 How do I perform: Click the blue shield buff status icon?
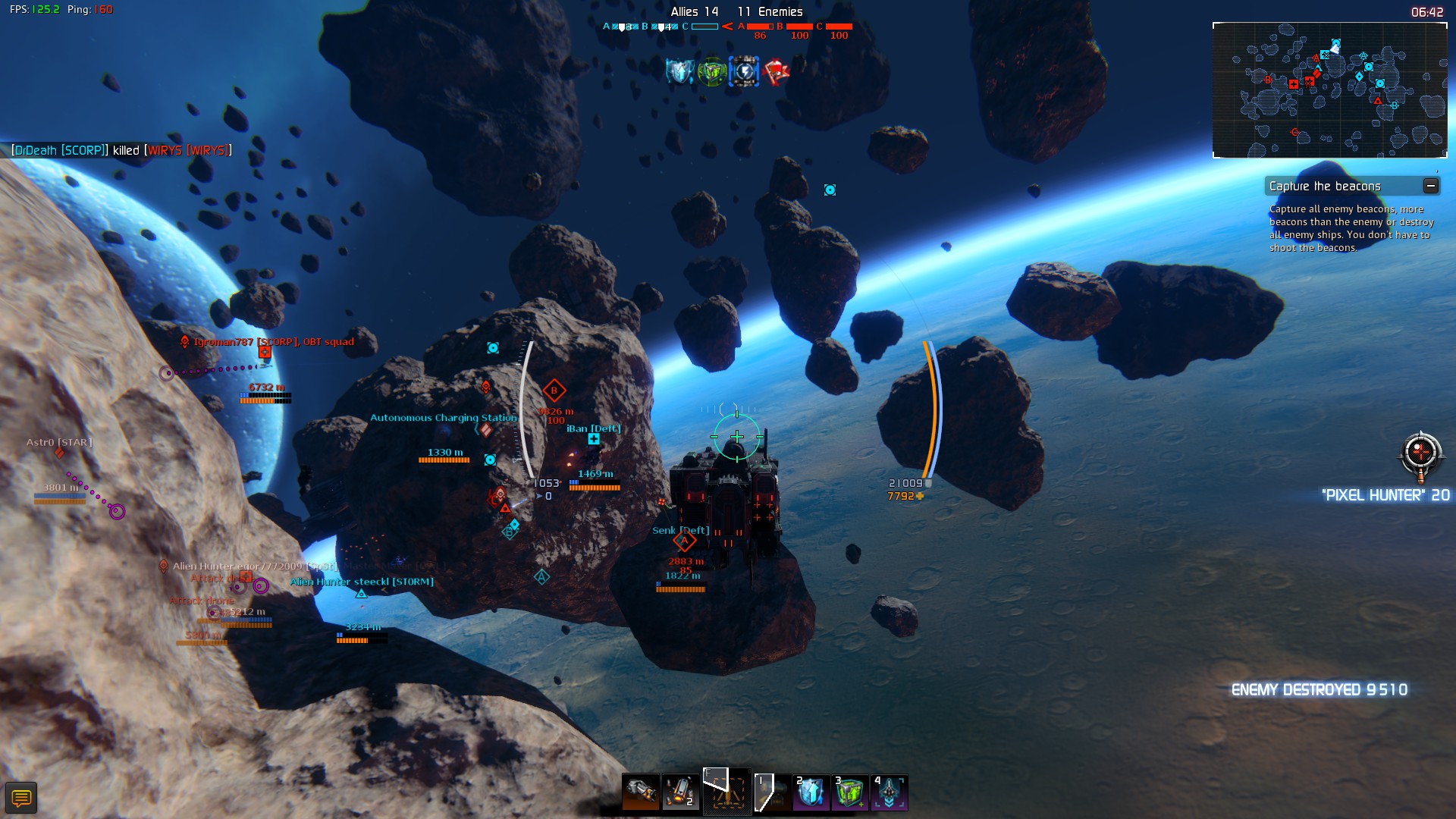click(679, 72)
